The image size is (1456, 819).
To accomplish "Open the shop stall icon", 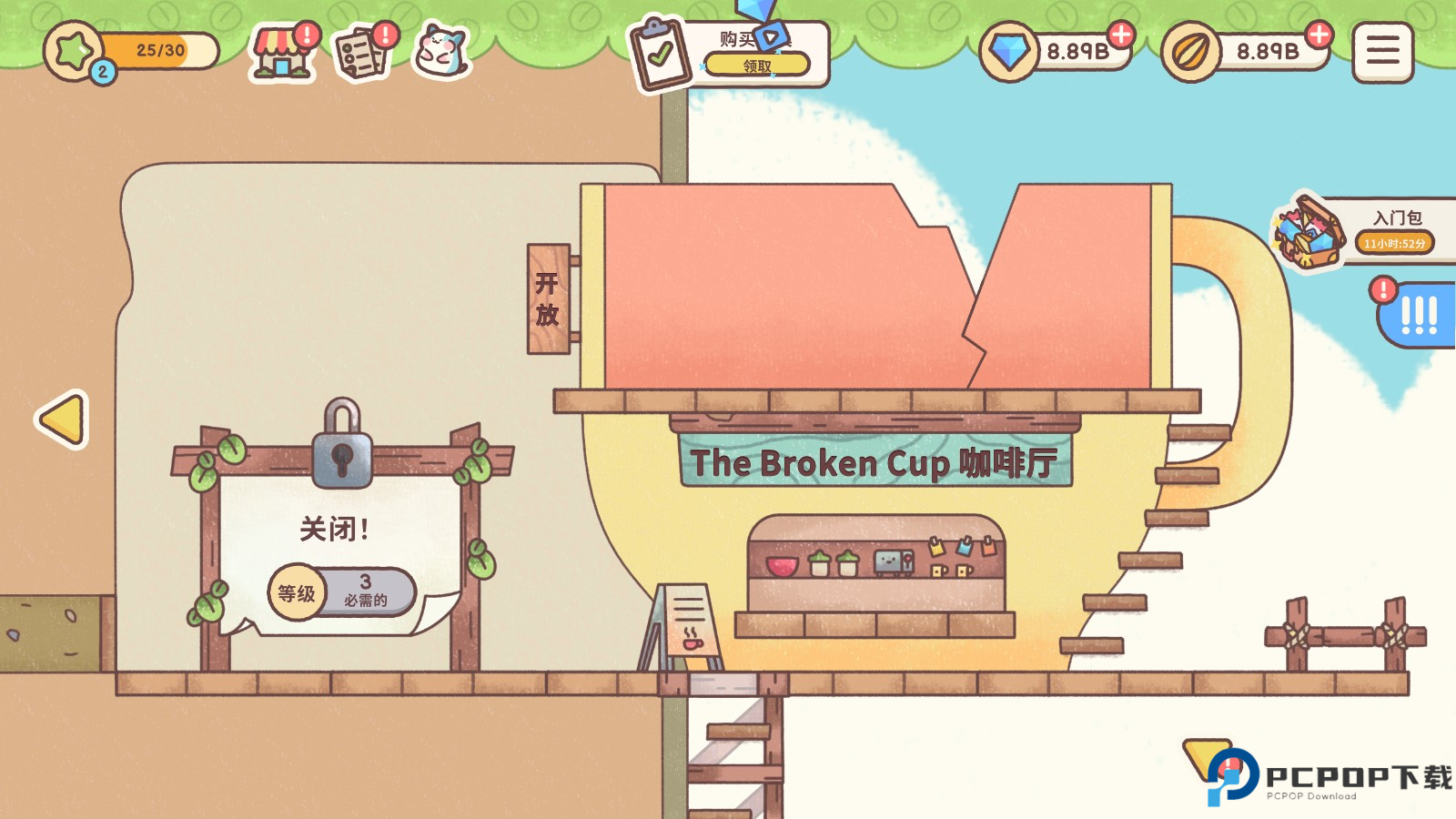I will pos(281,54).
